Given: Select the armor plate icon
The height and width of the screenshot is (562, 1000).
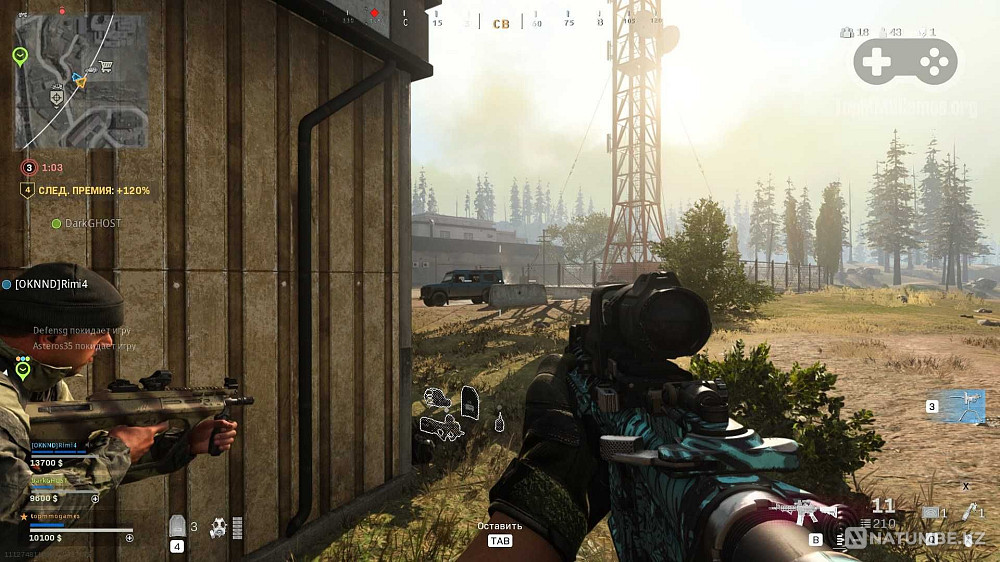Looking at the screenshot, I should point(178,525).
